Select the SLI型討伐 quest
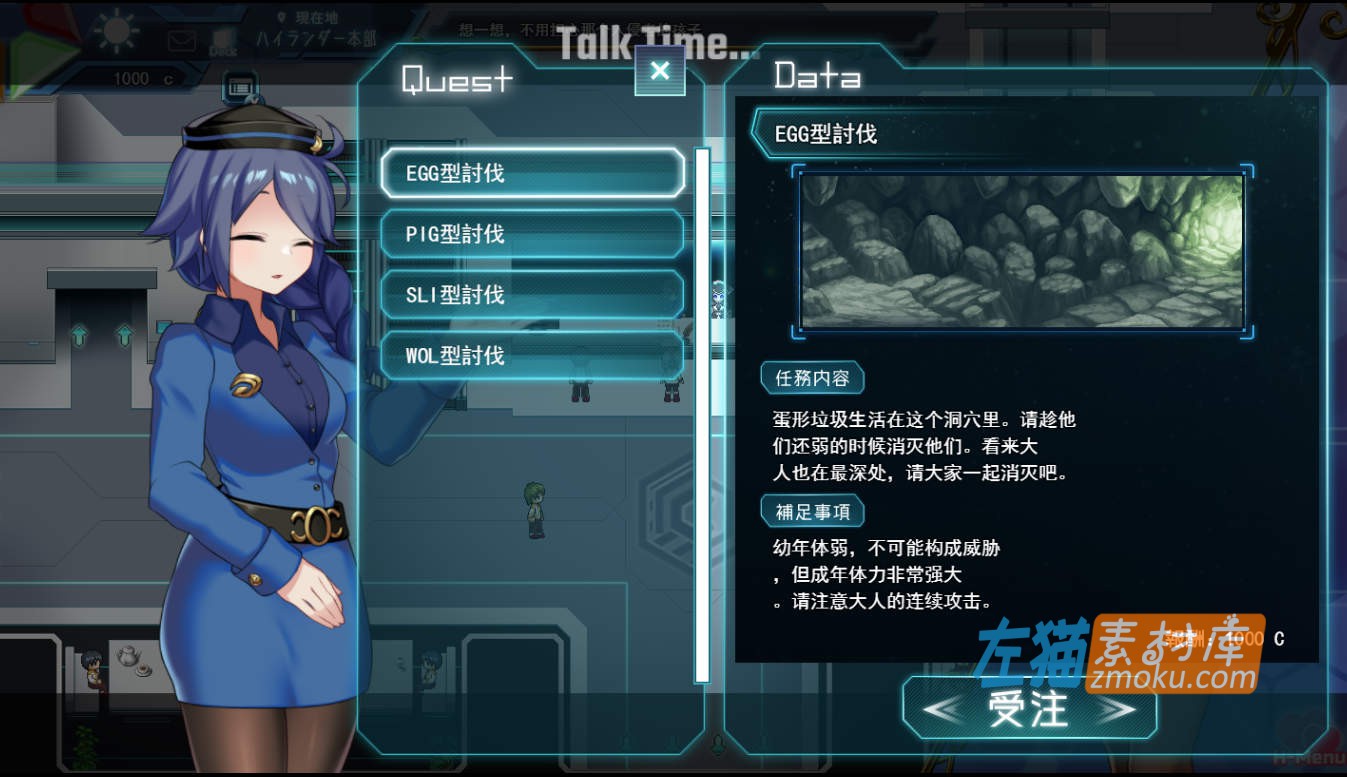 (532, 294)
